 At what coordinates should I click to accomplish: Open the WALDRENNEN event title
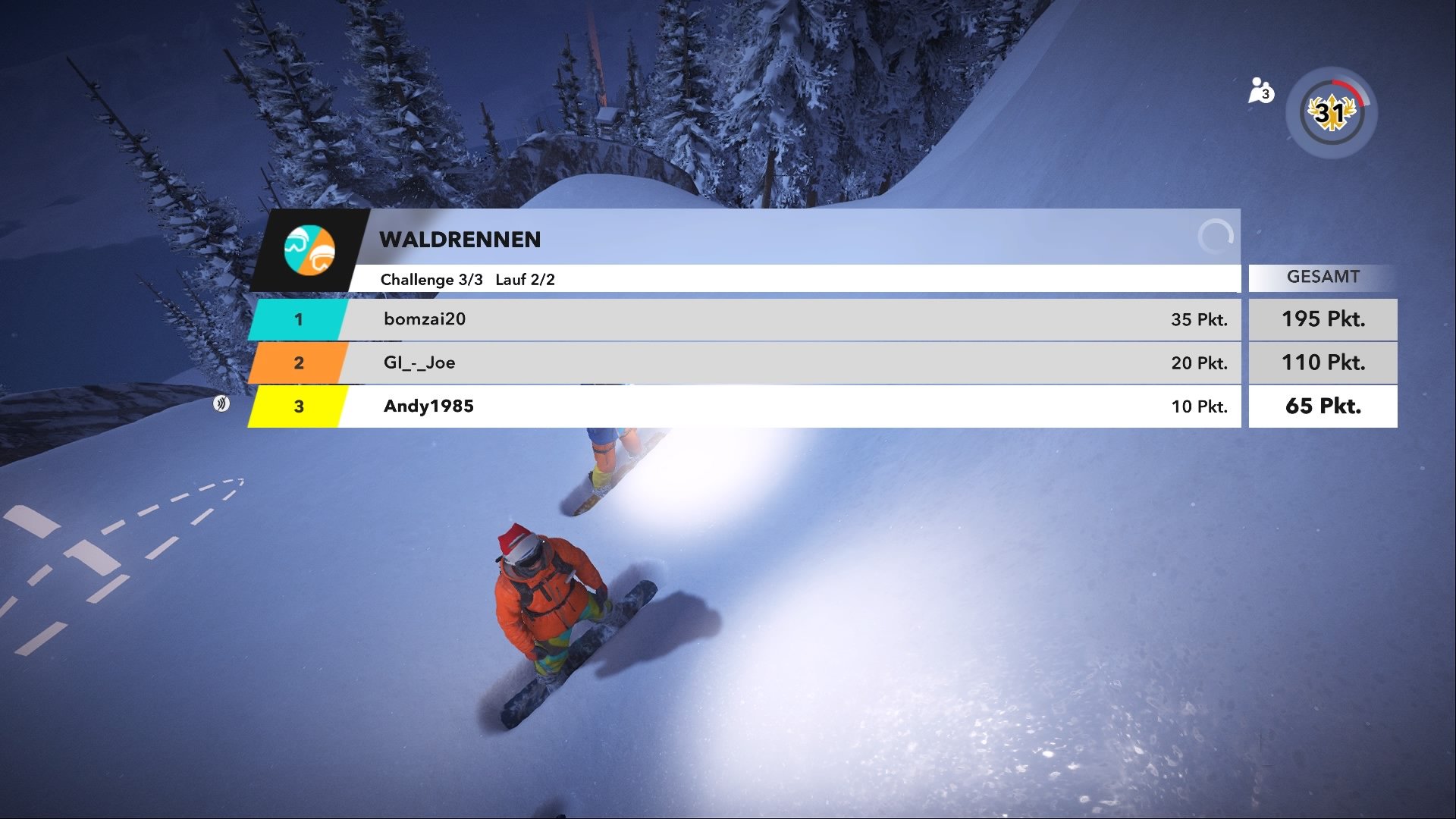click(x=459, y=240)
